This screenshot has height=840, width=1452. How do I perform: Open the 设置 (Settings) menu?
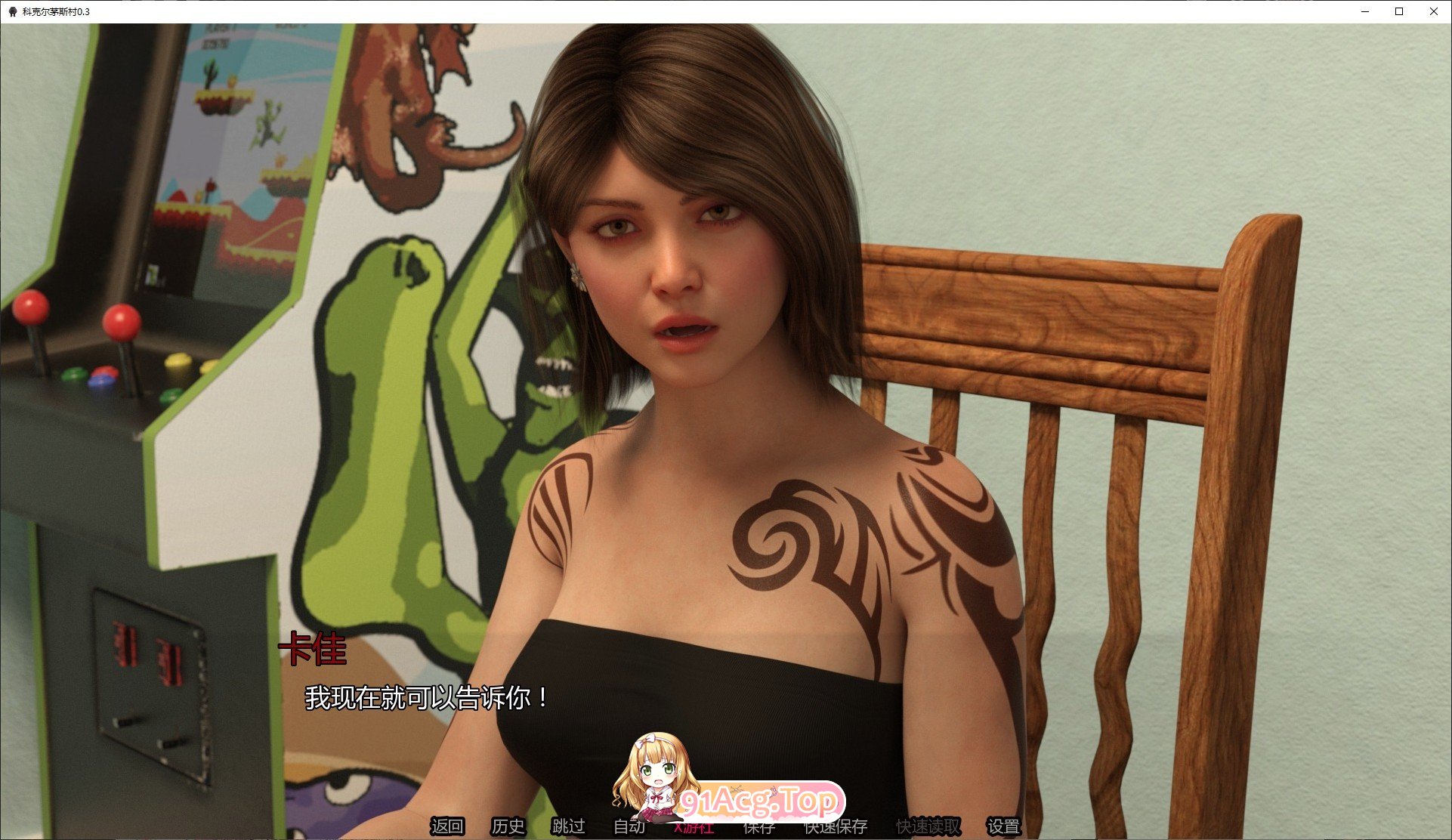[1003, 826]
